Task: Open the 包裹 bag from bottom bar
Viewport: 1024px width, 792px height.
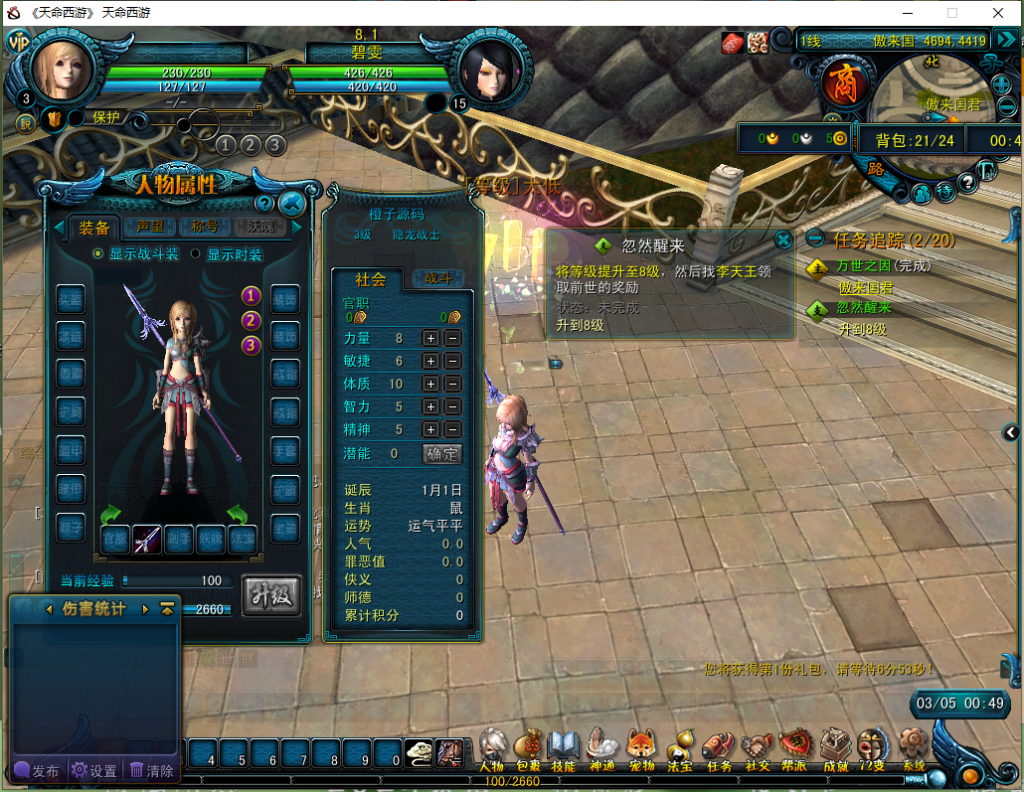Action: pos(526,749)
